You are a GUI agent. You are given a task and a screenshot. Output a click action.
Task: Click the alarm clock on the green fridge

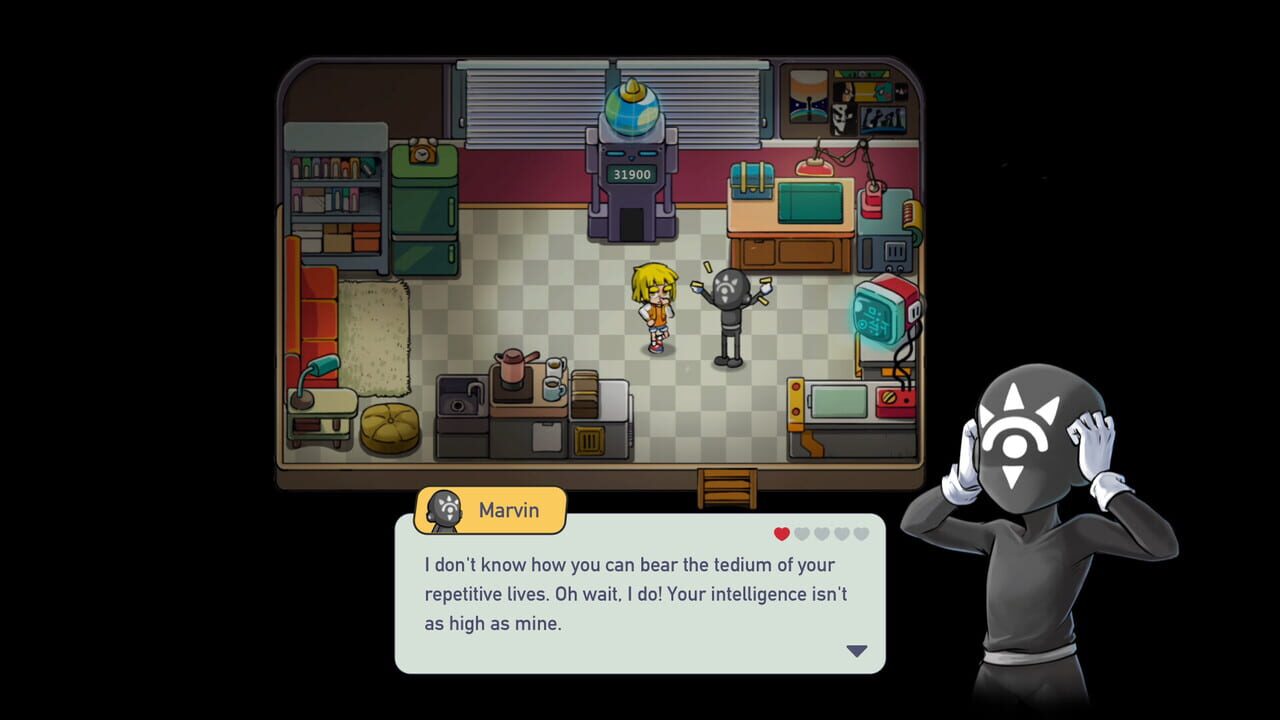coord(422,153)
